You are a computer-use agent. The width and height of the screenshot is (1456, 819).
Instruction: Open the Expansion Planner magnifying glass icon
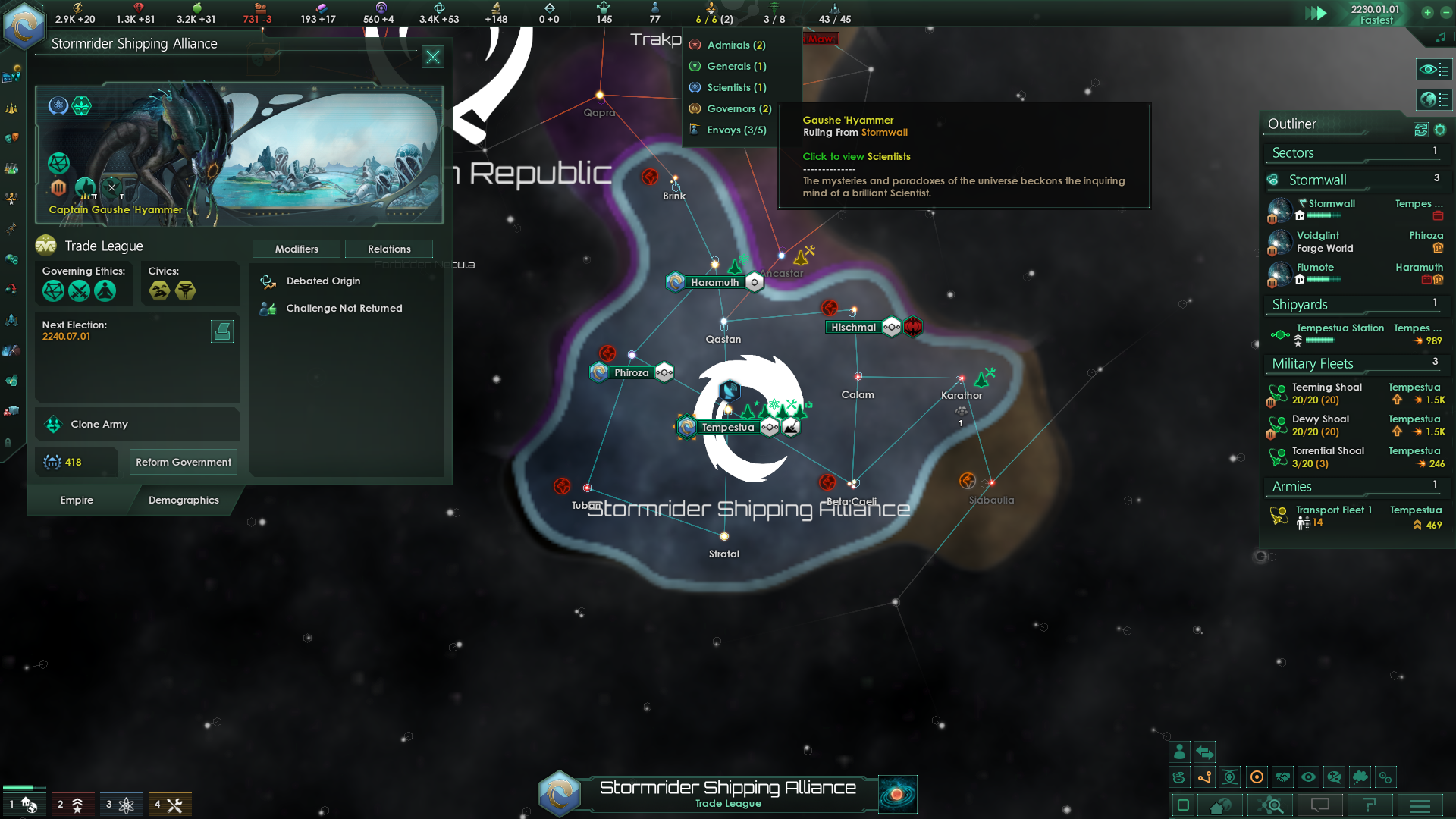1272,805
